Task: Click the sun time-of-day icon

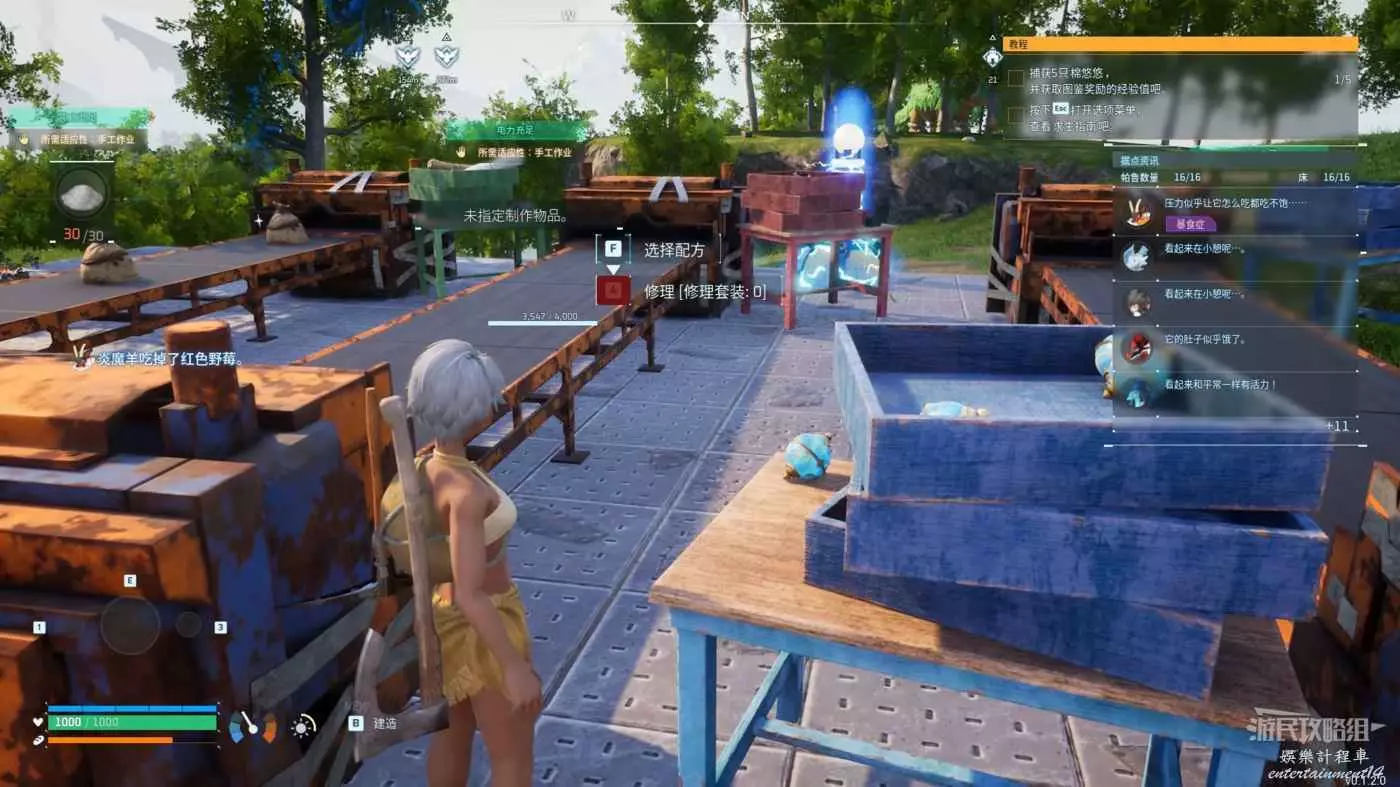Action: coord(302,727)
